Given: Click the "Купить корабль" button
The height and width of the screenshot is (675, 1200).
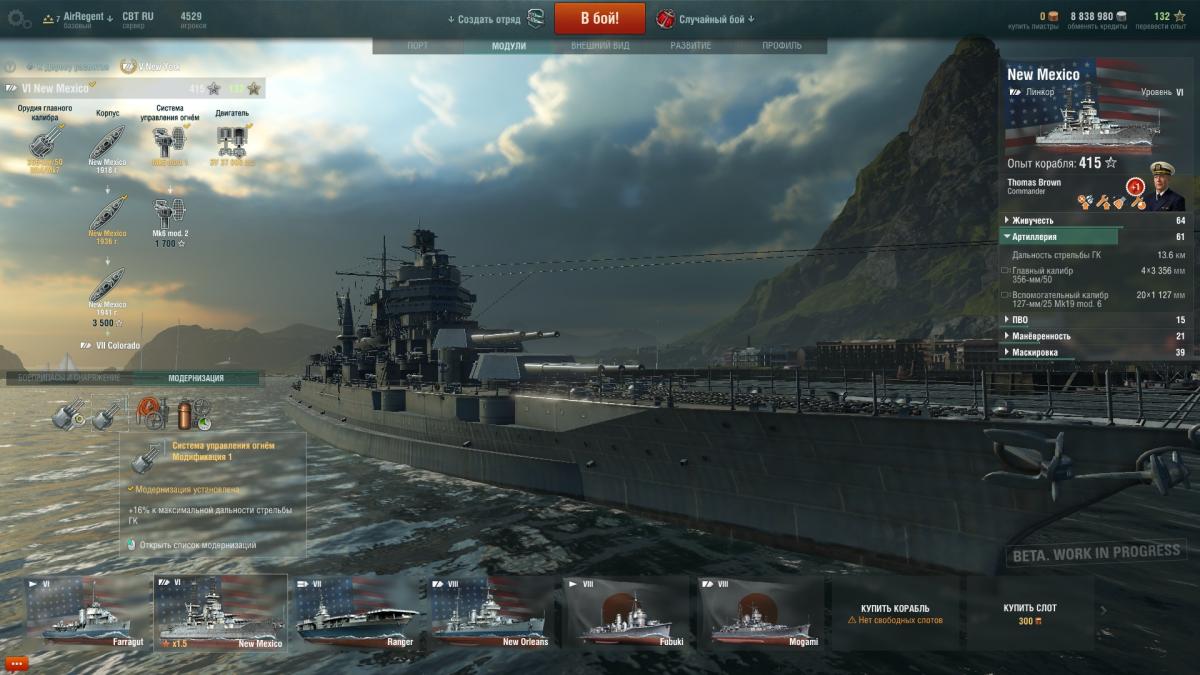Looking at the screenshot, I should (895, 613).
